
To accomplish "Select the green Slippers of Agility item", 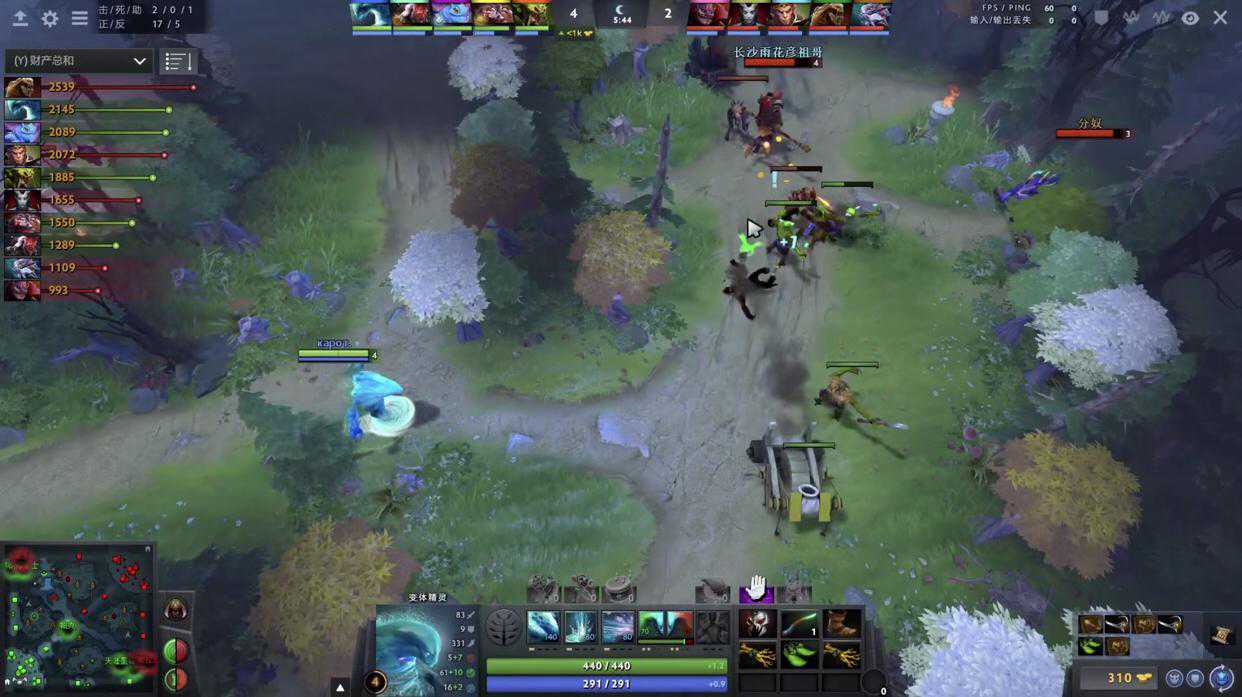I will (x=800, y=655).
